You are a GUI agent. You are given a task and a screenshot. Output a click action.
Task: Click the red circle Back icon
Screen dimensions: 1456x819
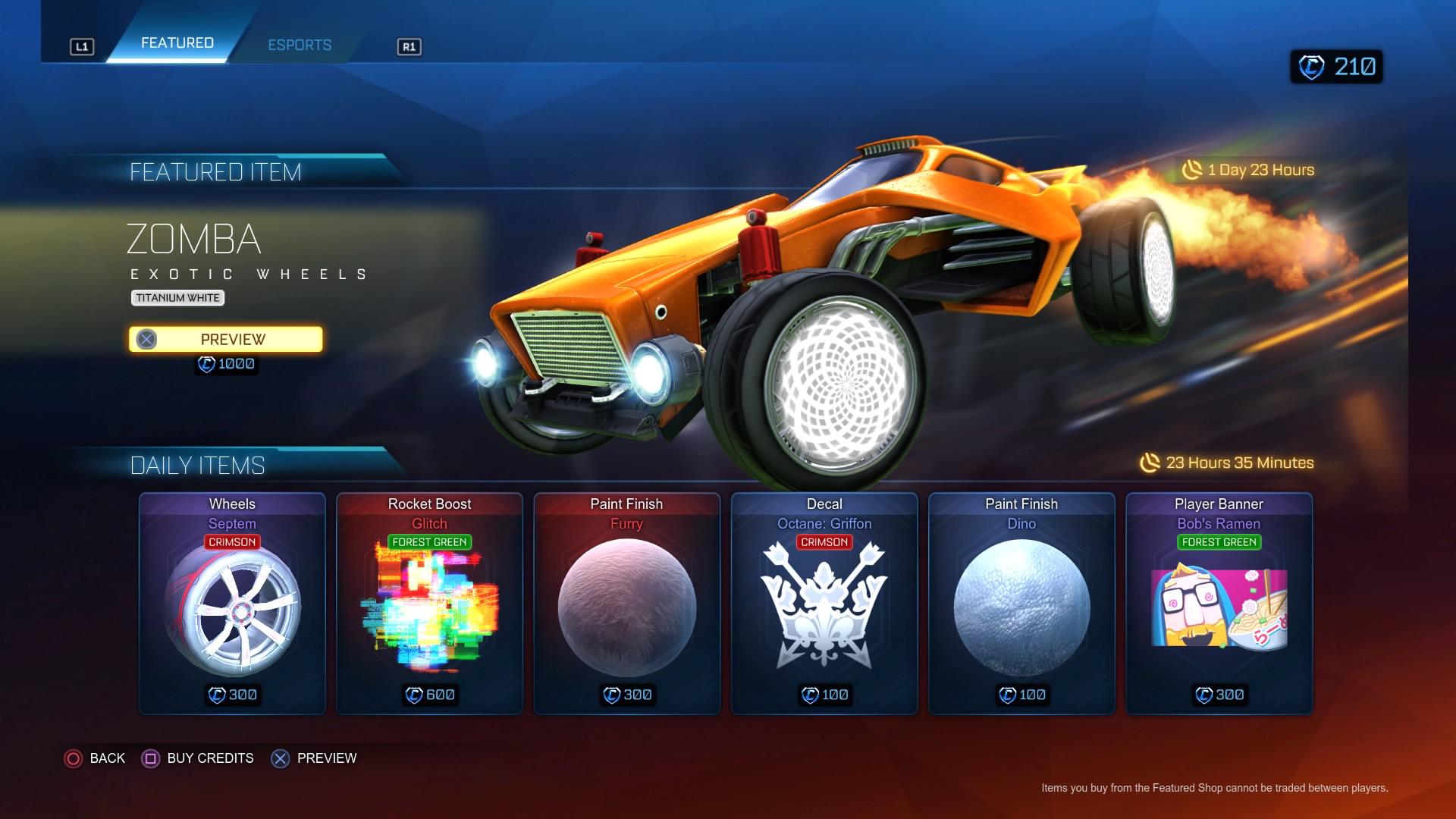(74, 758)
